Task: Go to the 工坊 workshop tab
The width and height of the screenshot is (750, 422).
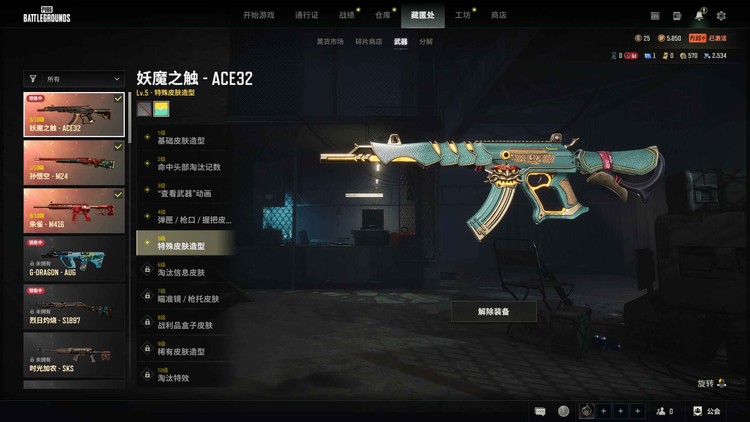Action: [463, 15]
